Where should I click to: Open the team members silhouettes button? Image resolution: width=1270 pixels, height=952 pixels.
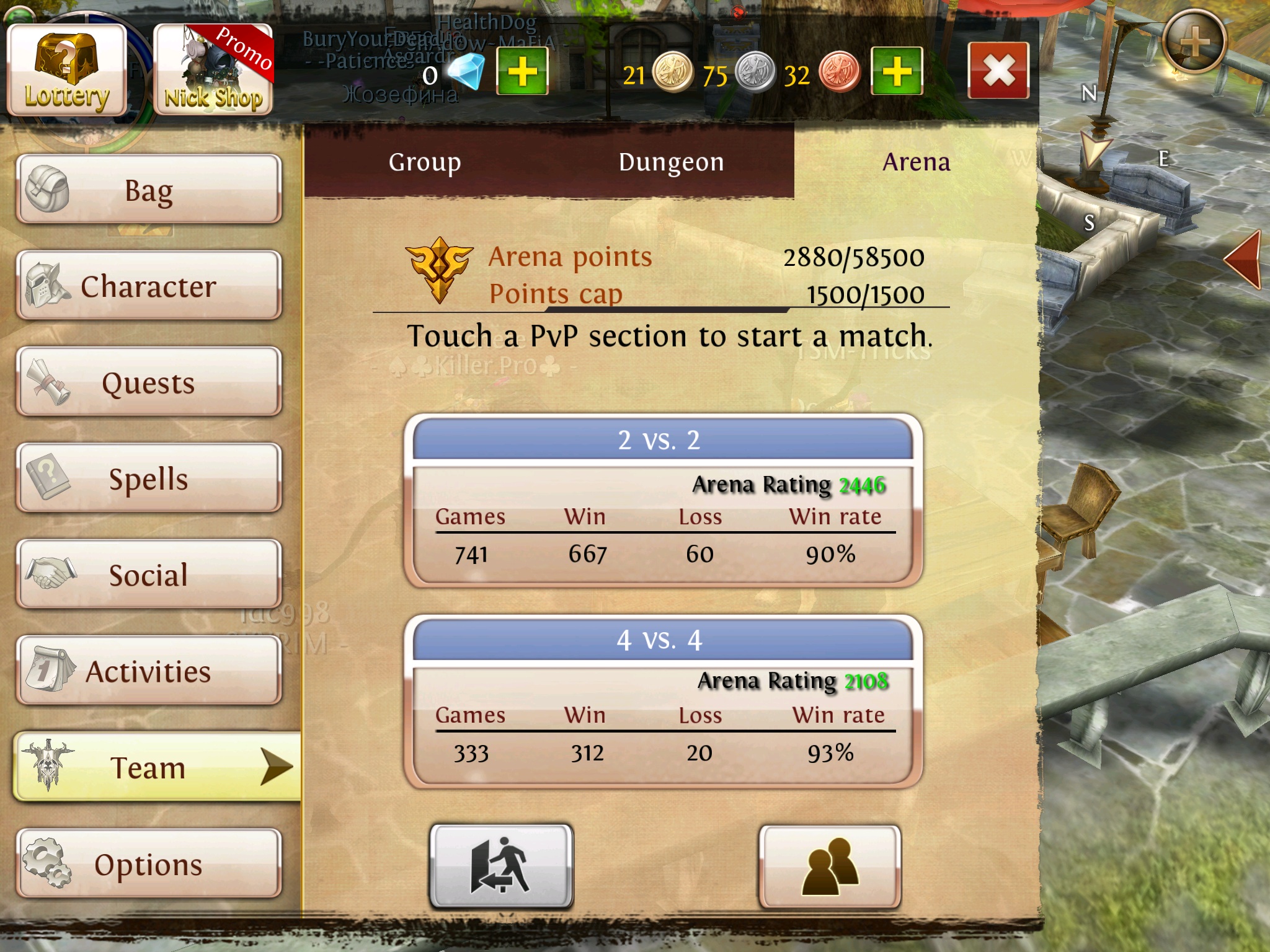pyautogui.click(x=830, y=866)
